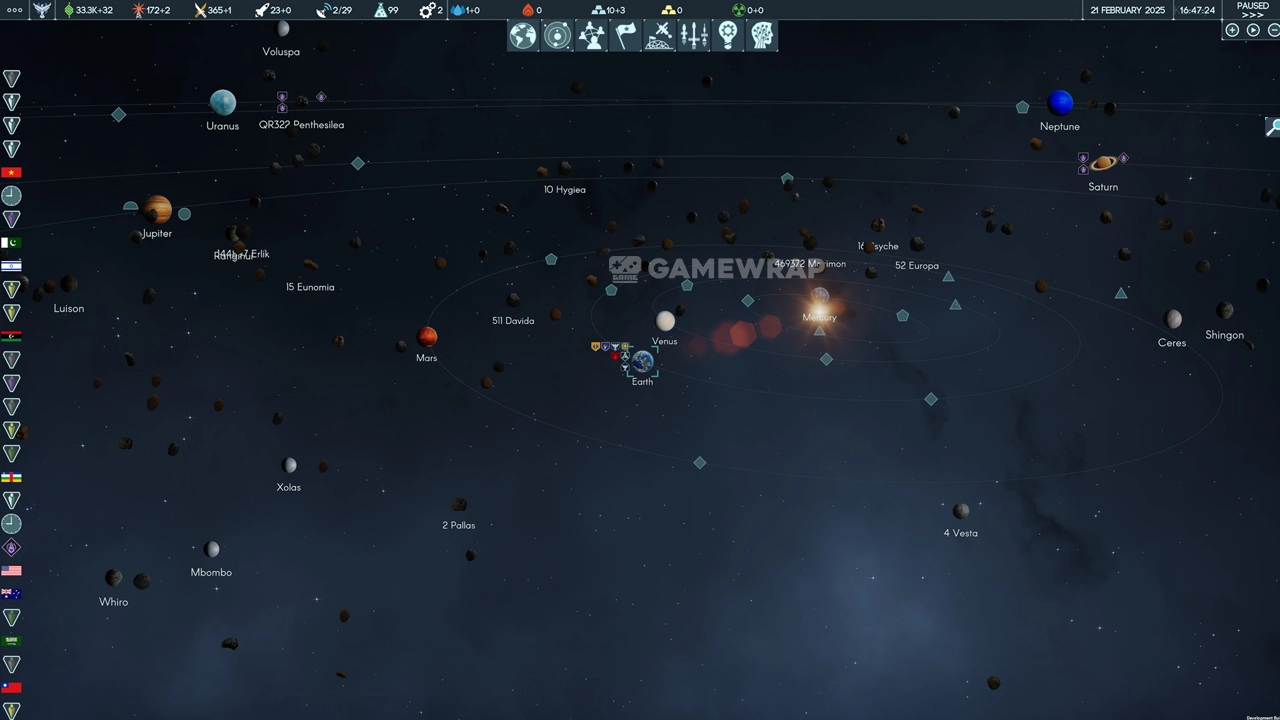Viewport: 1280px width, 720px height.
Task: Select the Israel flag notification
Action: [11, 266]
